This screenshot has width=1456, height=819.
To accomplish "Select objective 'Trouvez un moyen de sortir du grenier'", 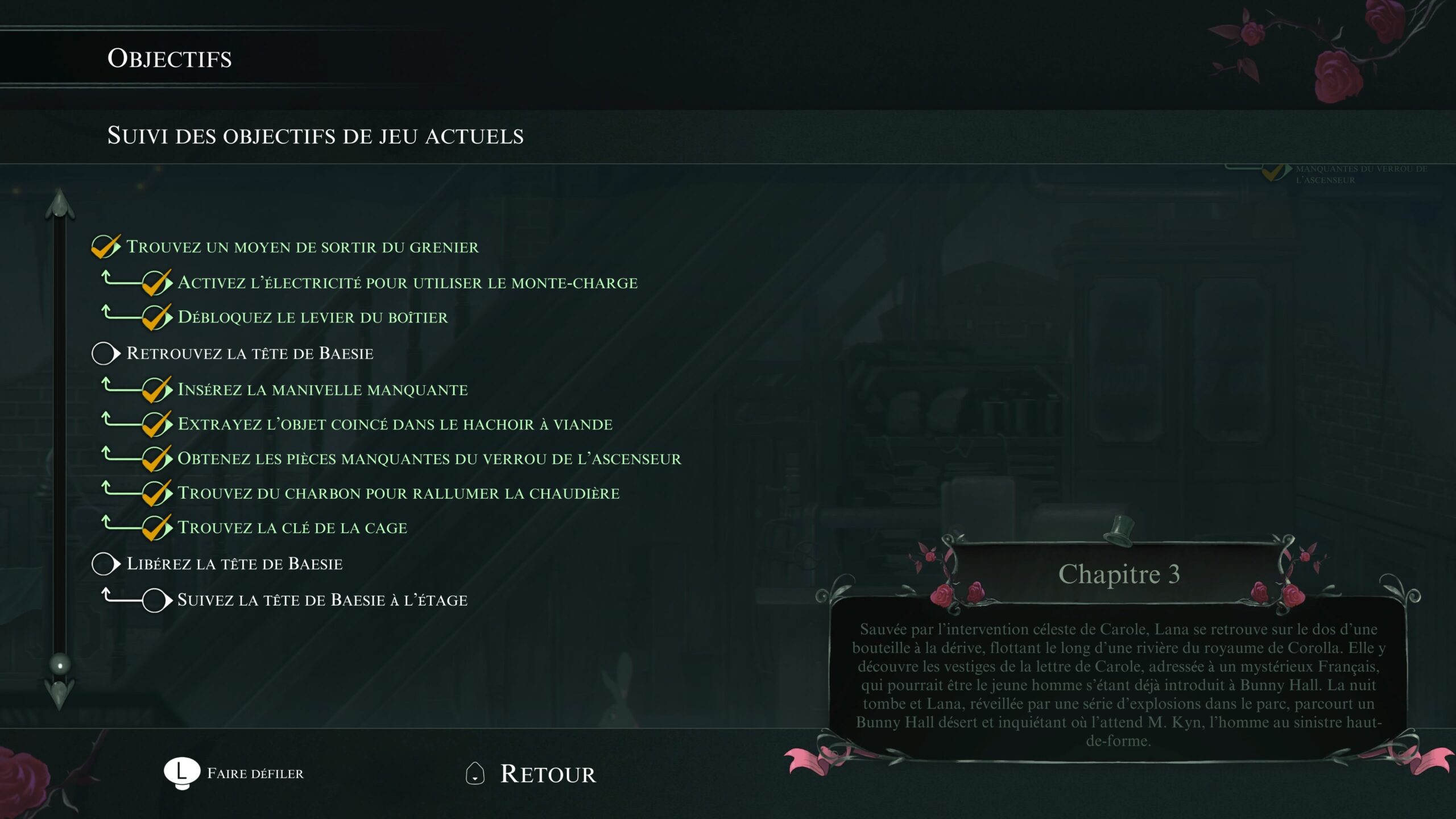I will (x=302, y=247).
